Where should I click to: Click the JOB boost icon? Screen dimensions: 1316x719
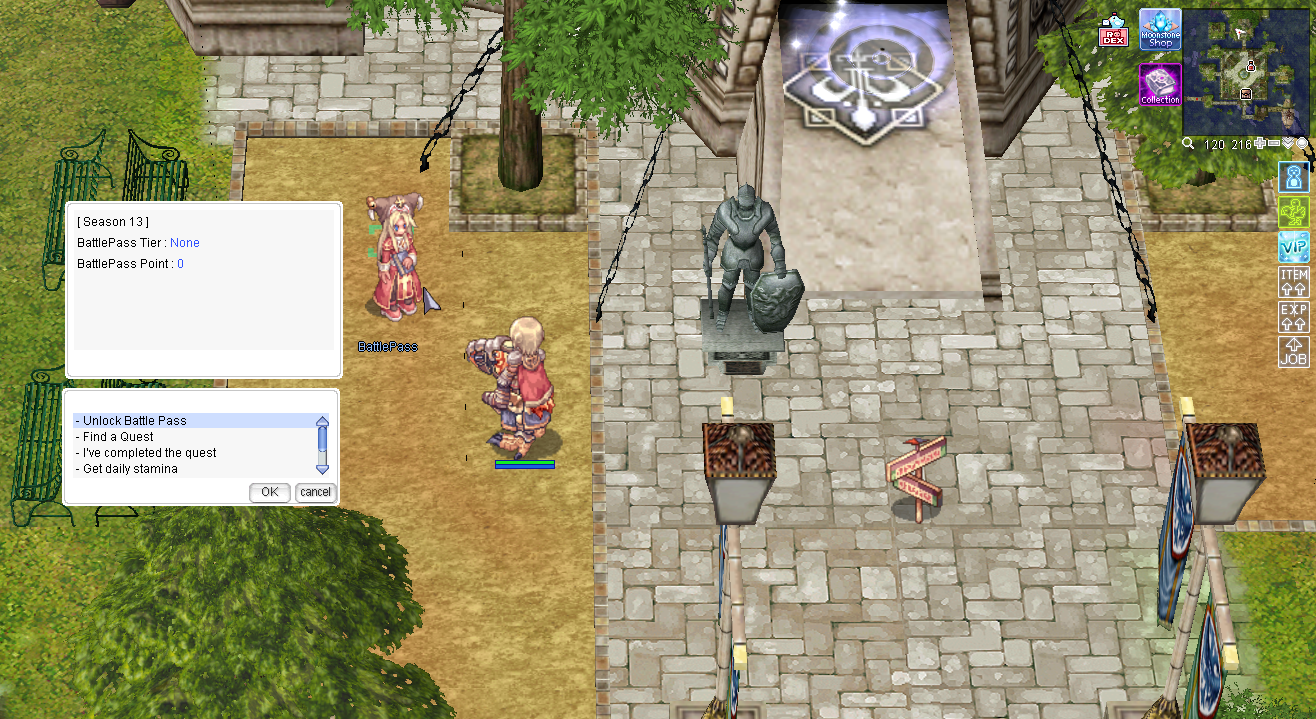pos(1293,351)
